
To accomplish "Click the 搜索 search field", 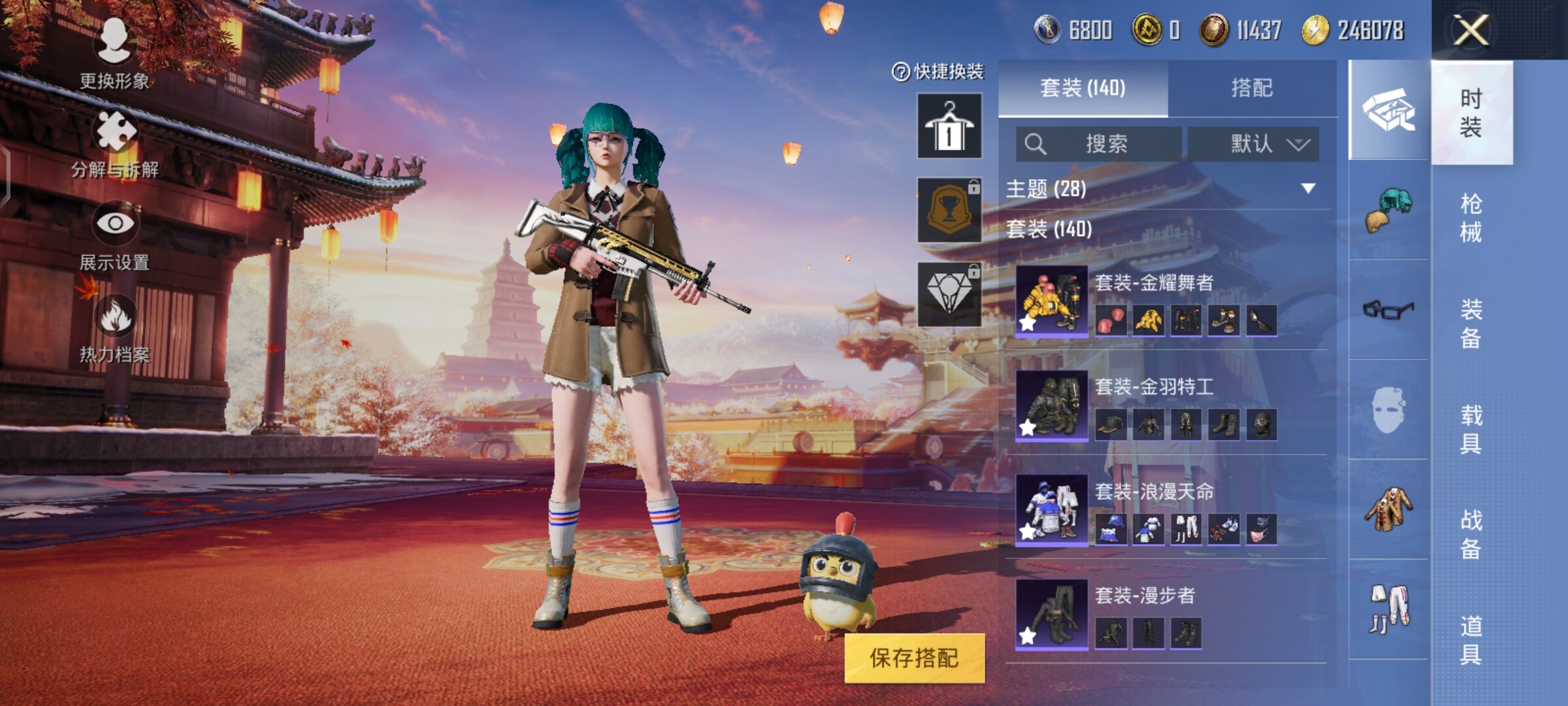I will 1099,144.
